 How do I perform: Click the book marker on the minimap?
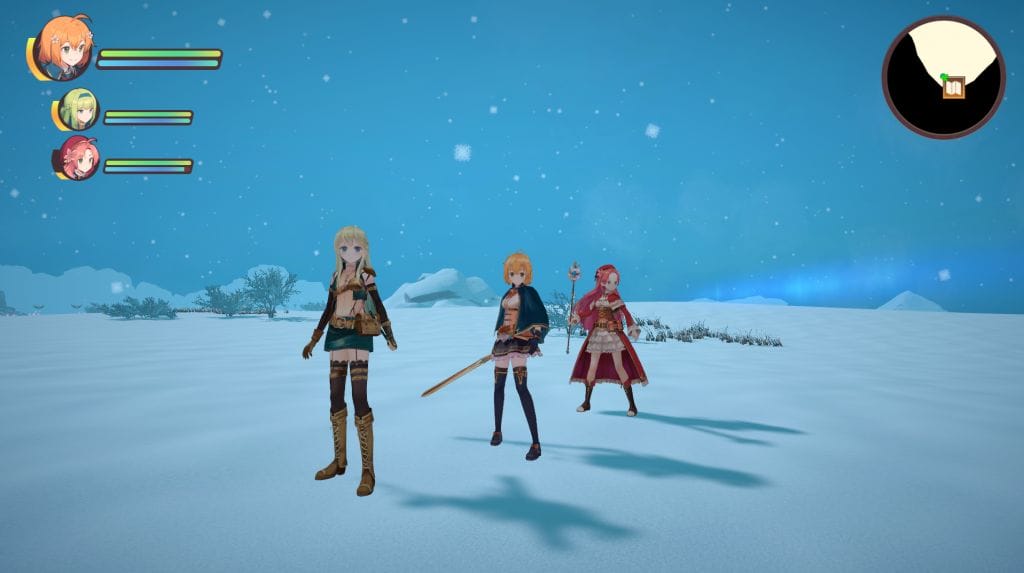tap(954, 89)
